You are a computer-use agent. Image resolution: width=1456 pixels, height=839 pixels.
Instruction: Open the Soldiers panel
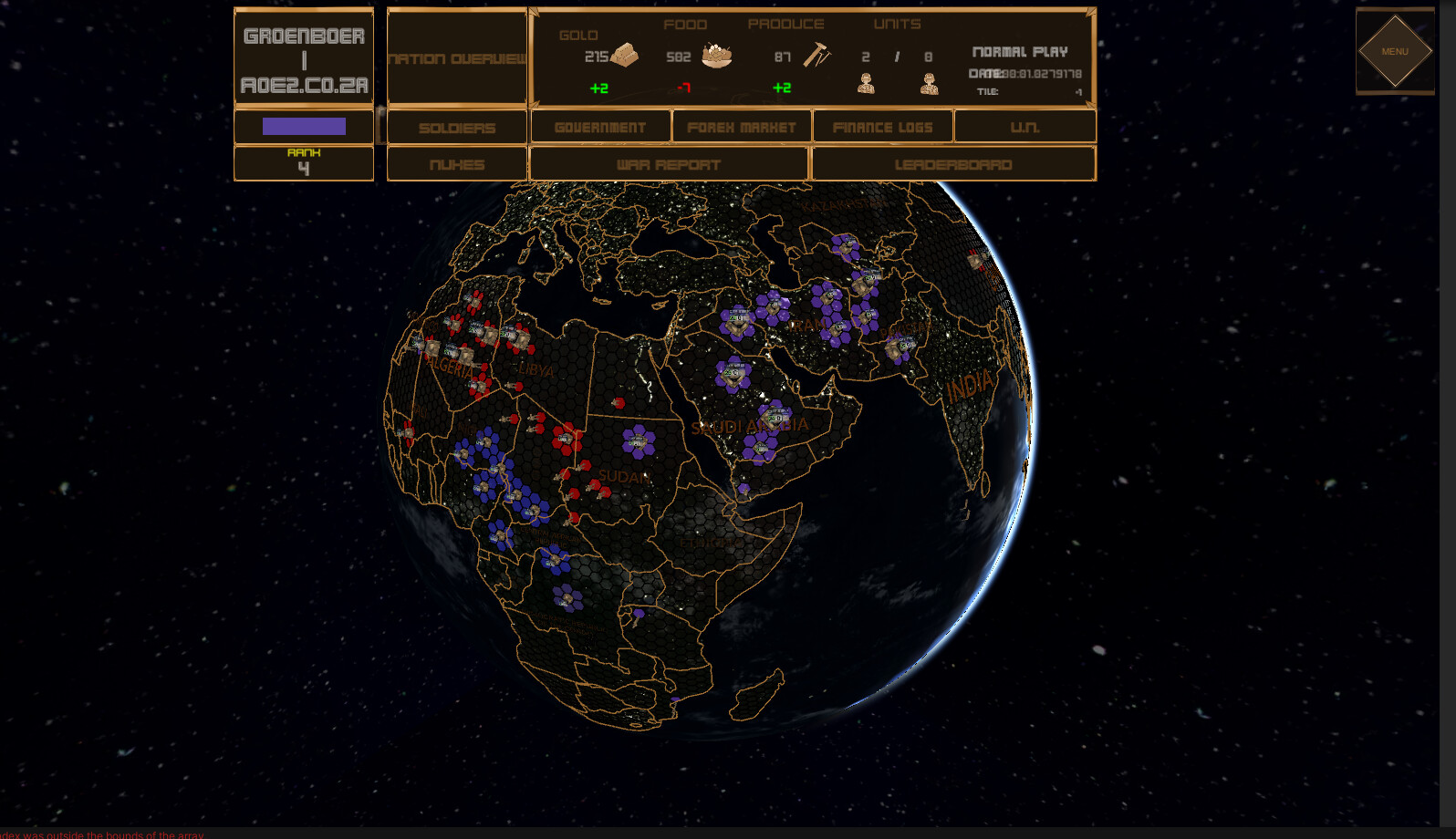click(x=456, y=127)
